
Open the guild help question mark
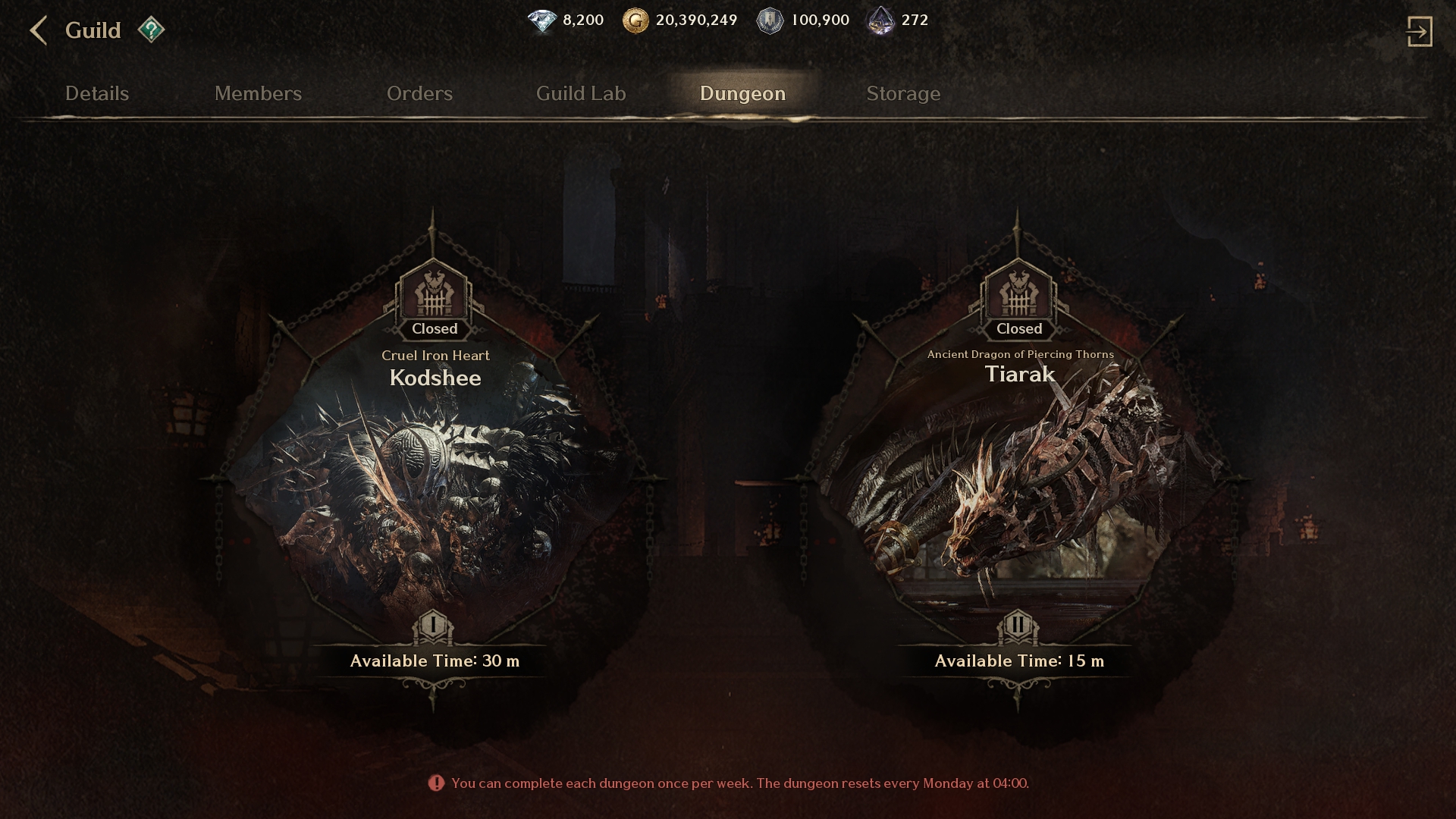point(151,30)
